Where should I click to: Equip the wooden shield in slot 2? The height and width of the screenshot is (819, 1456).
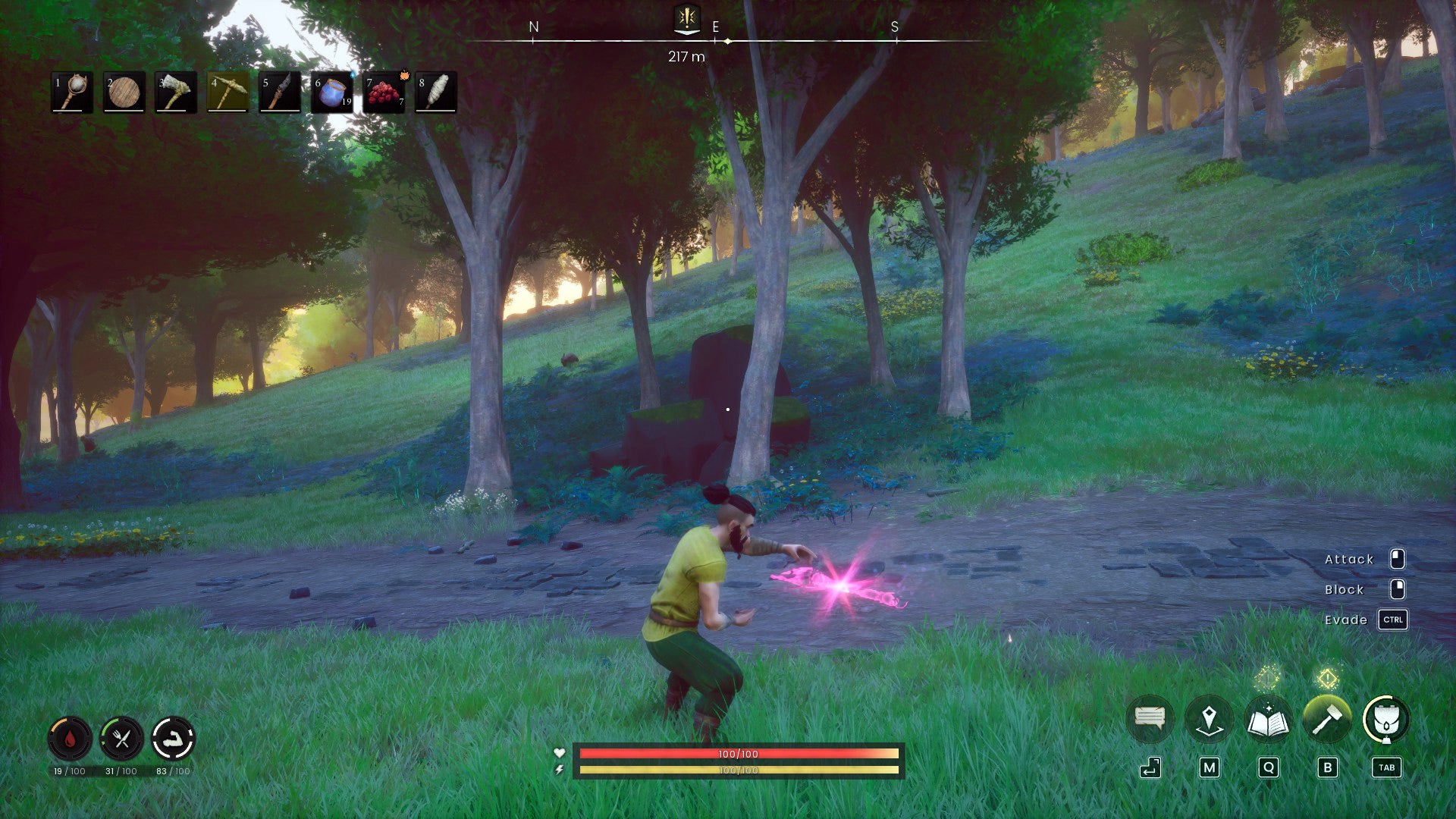(125, 93)
